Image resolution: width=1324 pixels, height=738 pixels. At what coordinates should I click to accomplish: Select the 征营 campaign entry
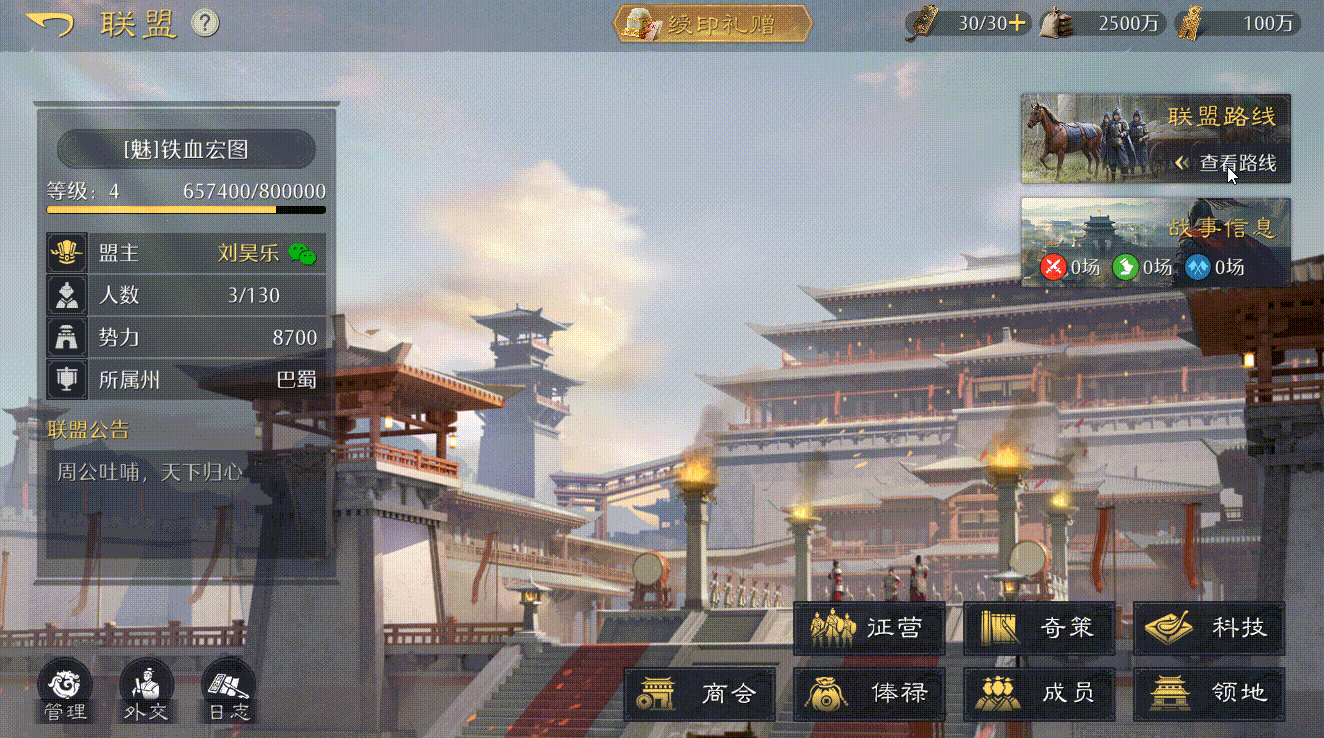[869, 629]
